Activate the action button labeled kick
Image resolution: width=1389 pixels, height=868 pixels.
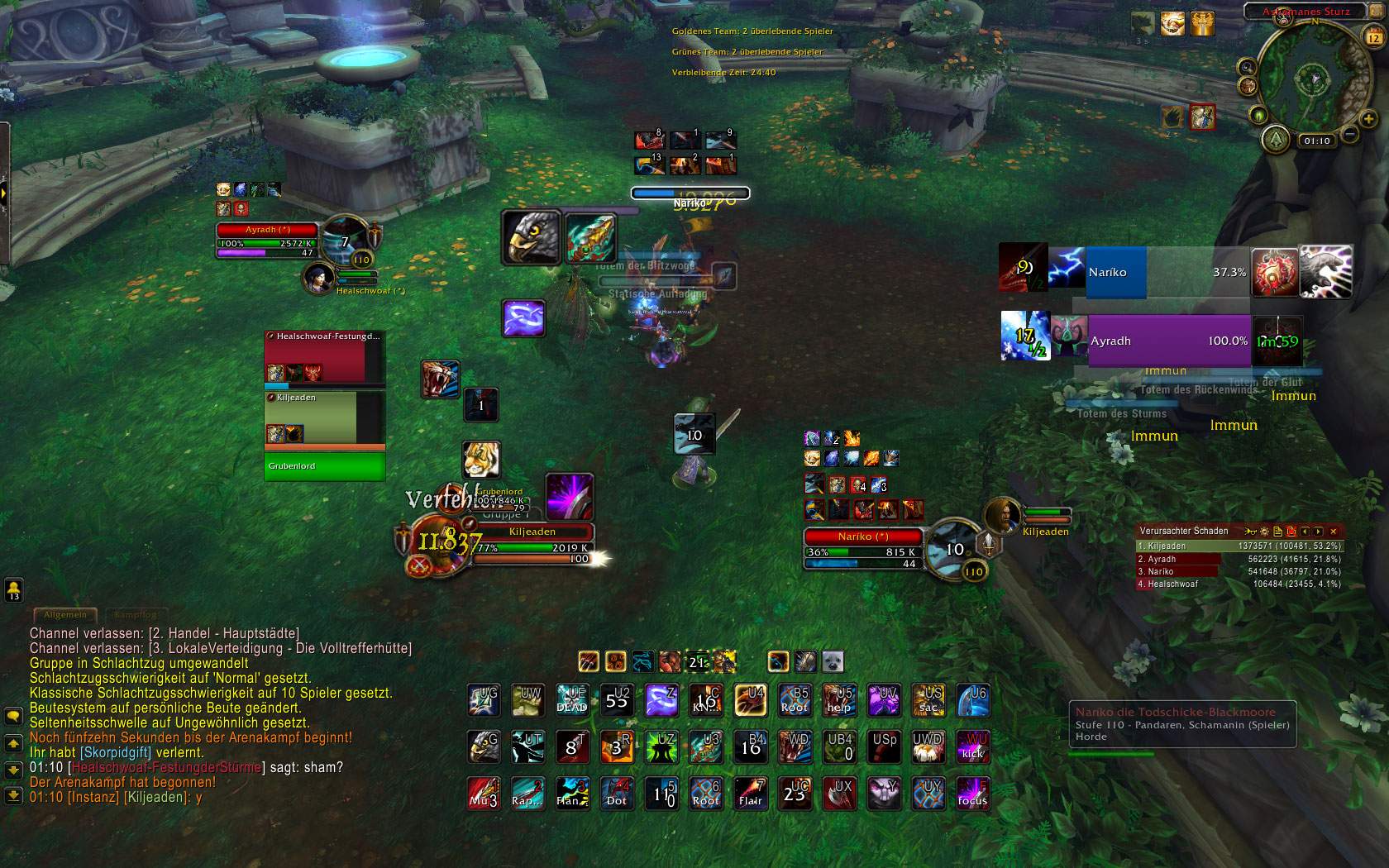[x=972, y=746]
